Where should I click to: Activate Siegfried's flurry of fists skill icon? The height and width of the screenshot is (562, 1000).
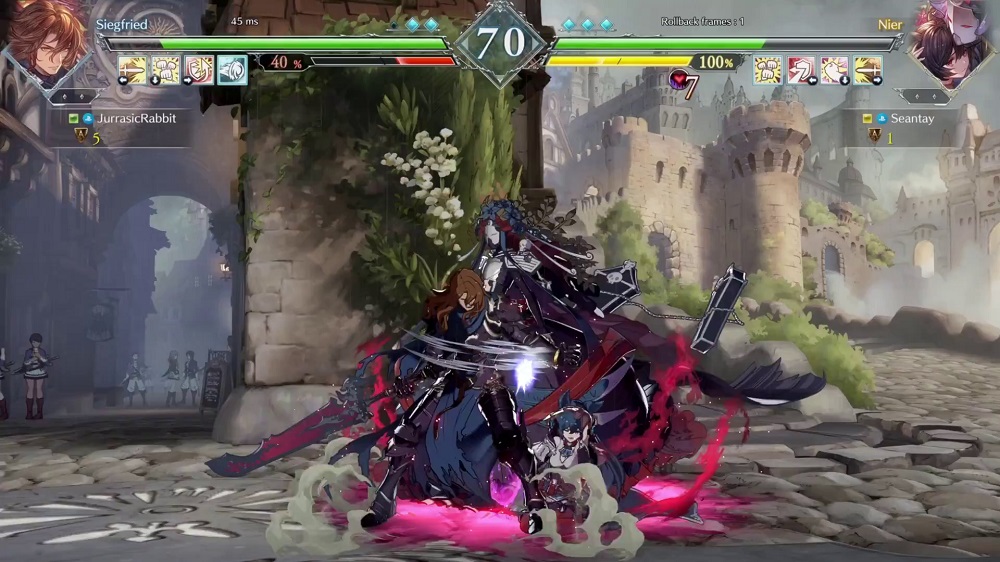click(166, 69)
